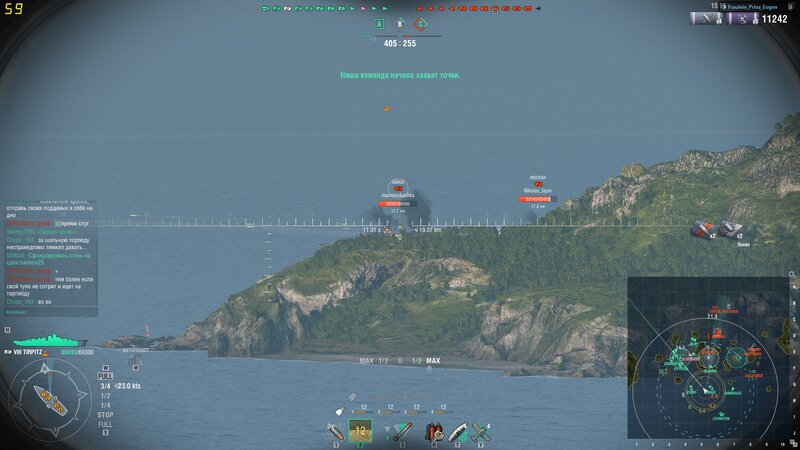Screen dimensions: 800x450
Task: Set engine telegraph to STOP
Action: click(105, 414)
